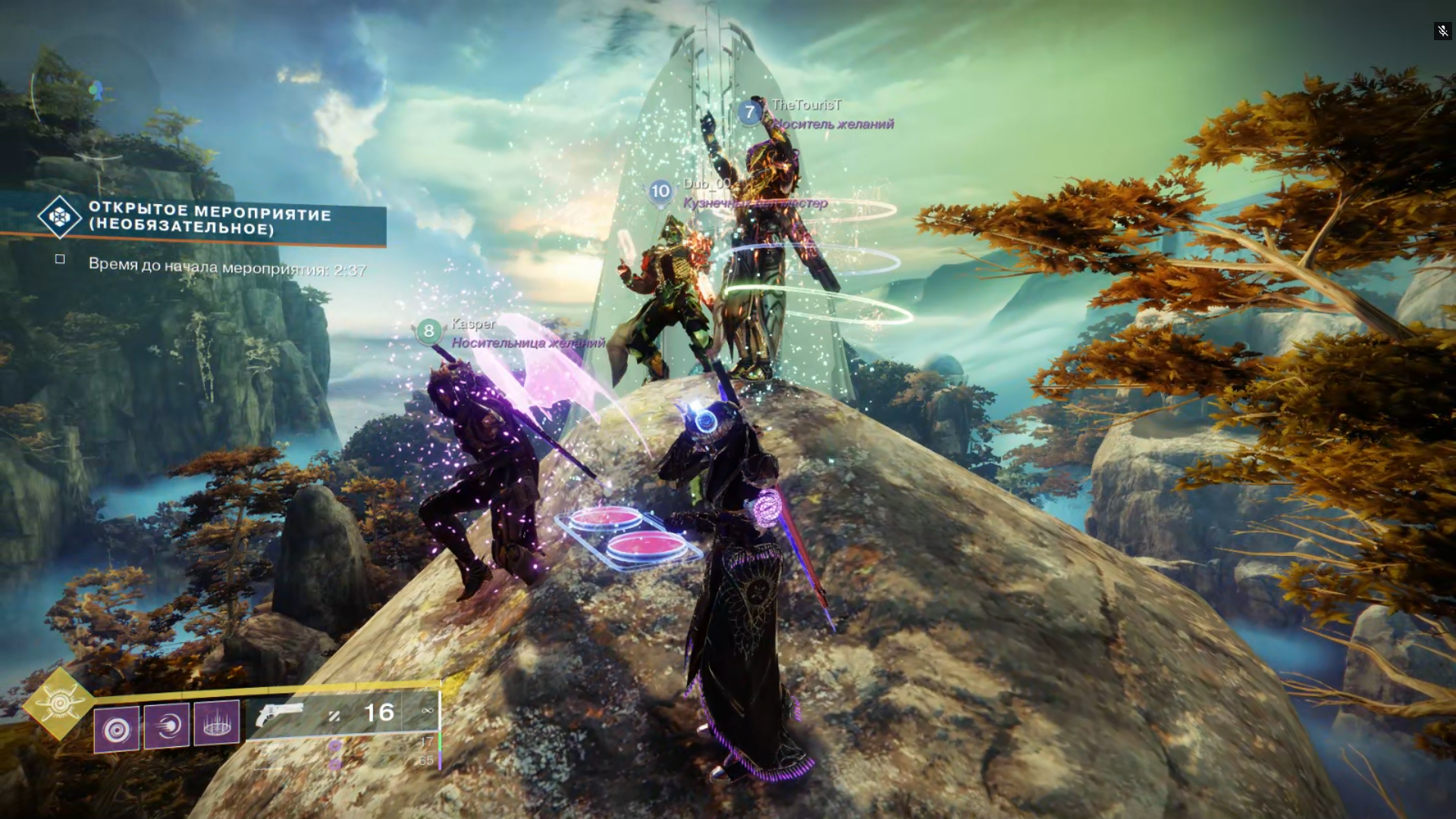Cast the rift class ability icon

coord(217,721)
